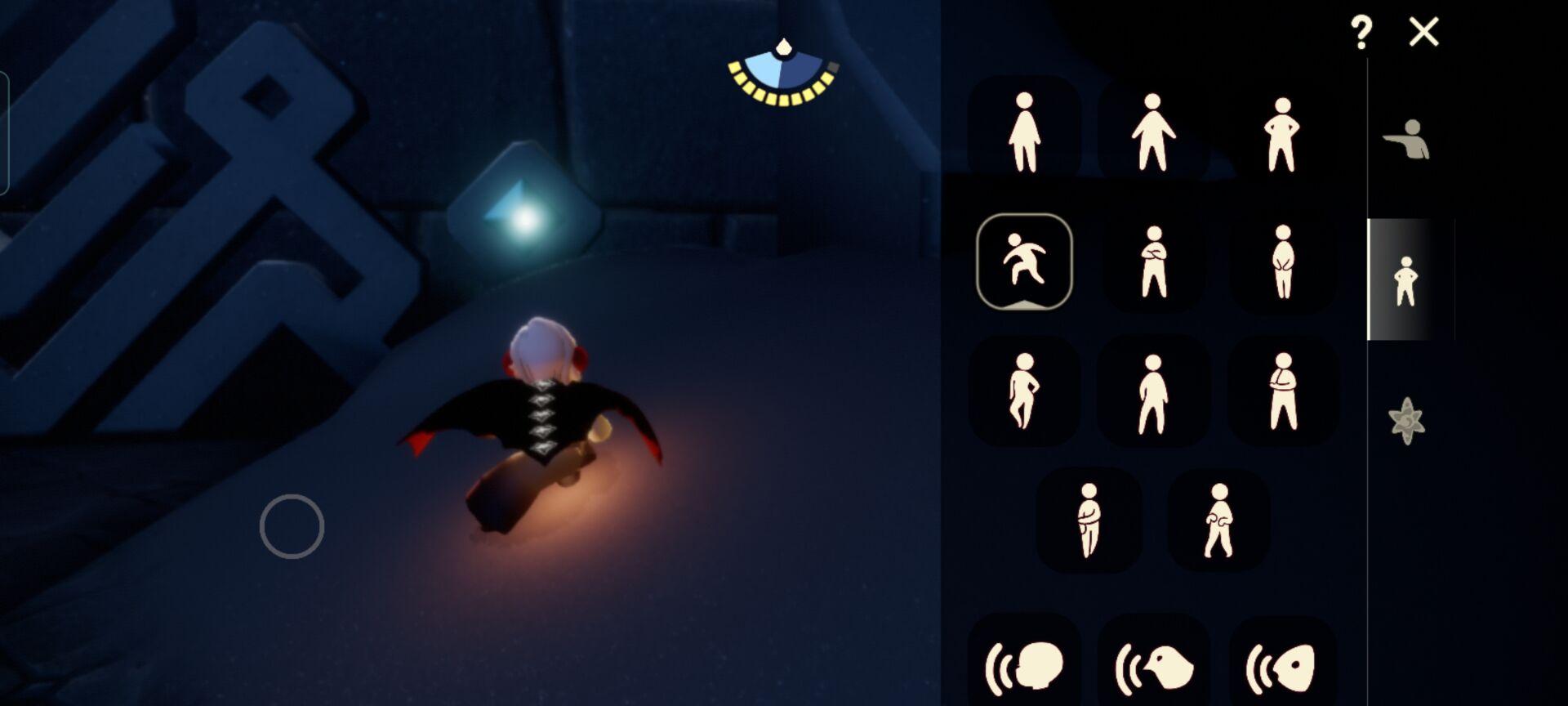Screen dimensions: 1568x706
Task: Select the bird call icon
Action: click(x=1153, y=667)
